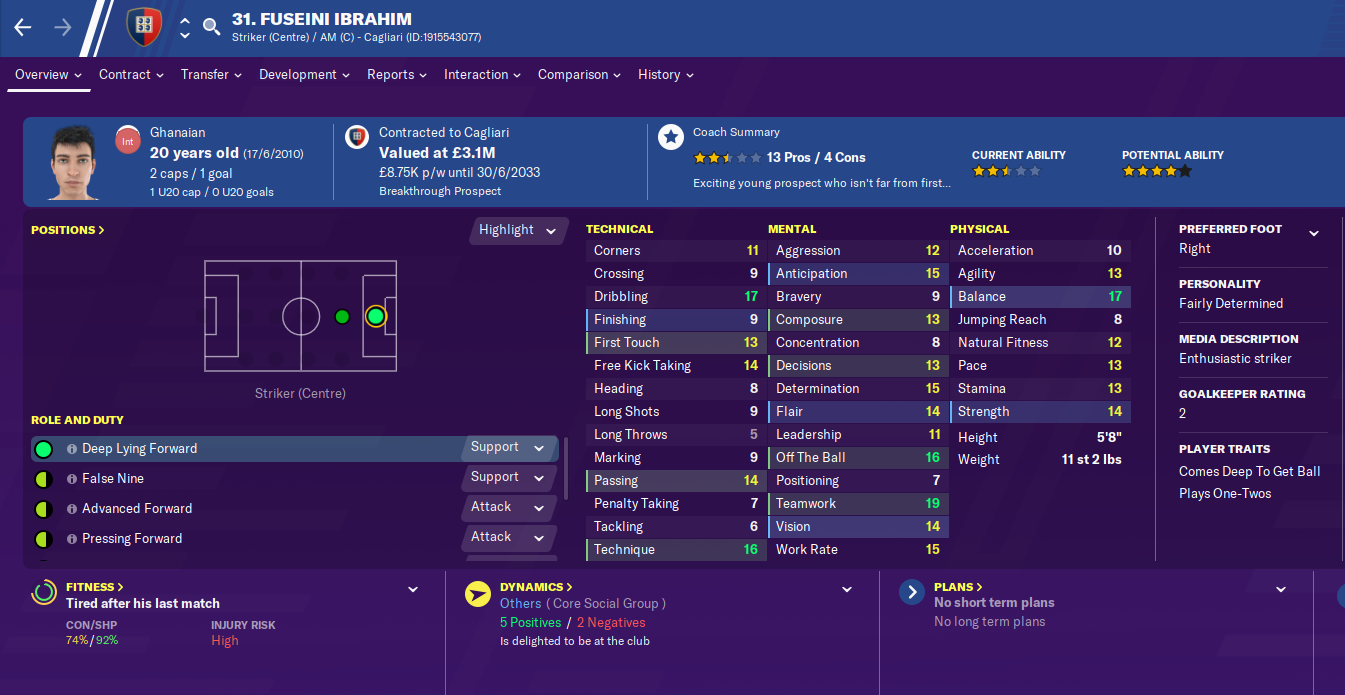This screenshot has width=1345, height=695.
Task: Open the History menu
Action: pyautogui.click(x=665, y=75)
